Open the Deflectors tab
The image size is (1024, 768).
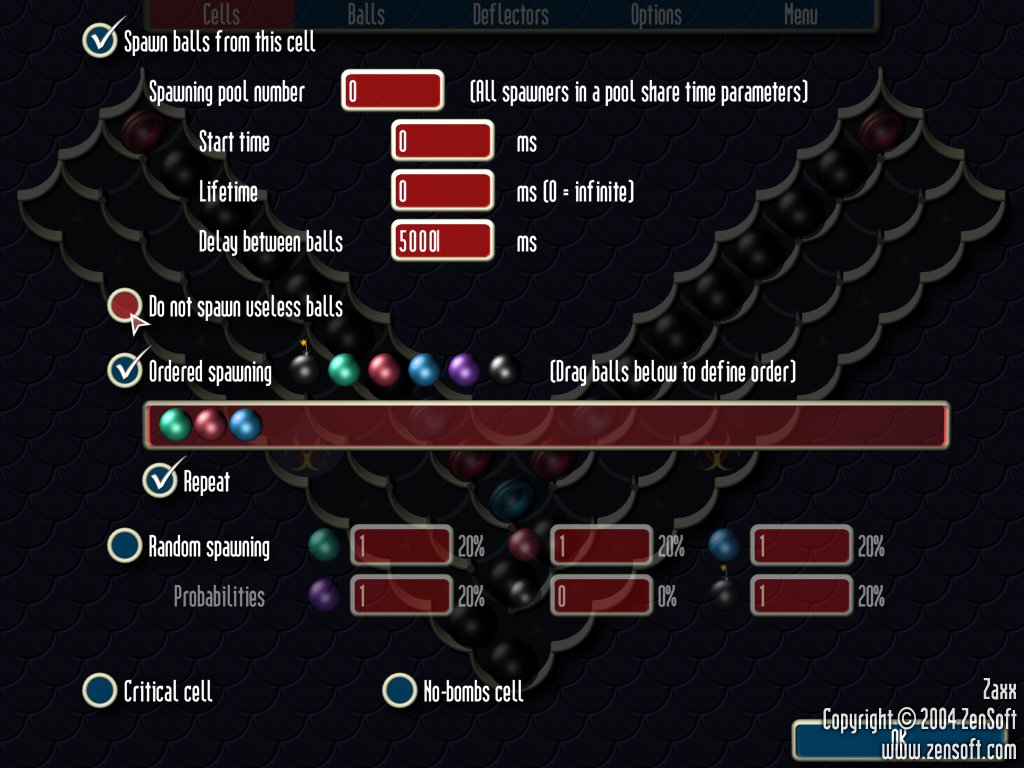pos(510,15)
